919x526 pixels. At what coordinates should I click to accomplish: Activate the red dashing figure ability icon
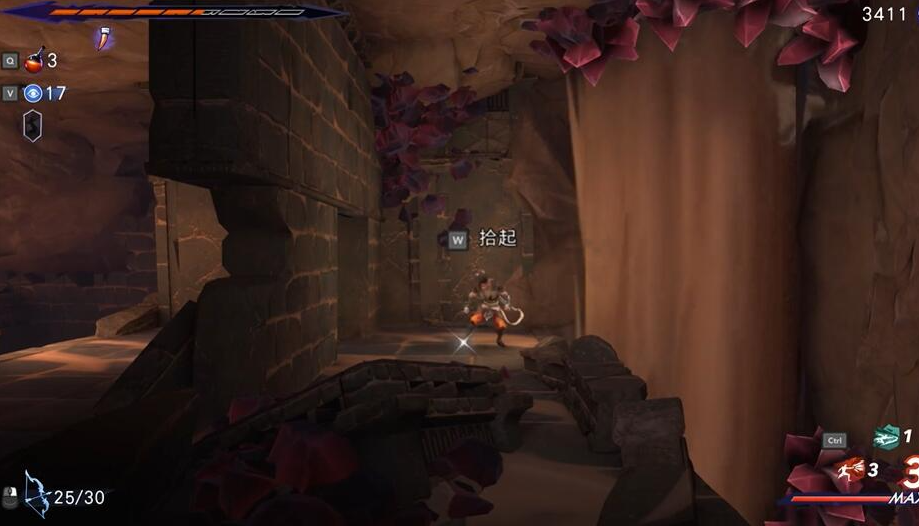(852, 469)
